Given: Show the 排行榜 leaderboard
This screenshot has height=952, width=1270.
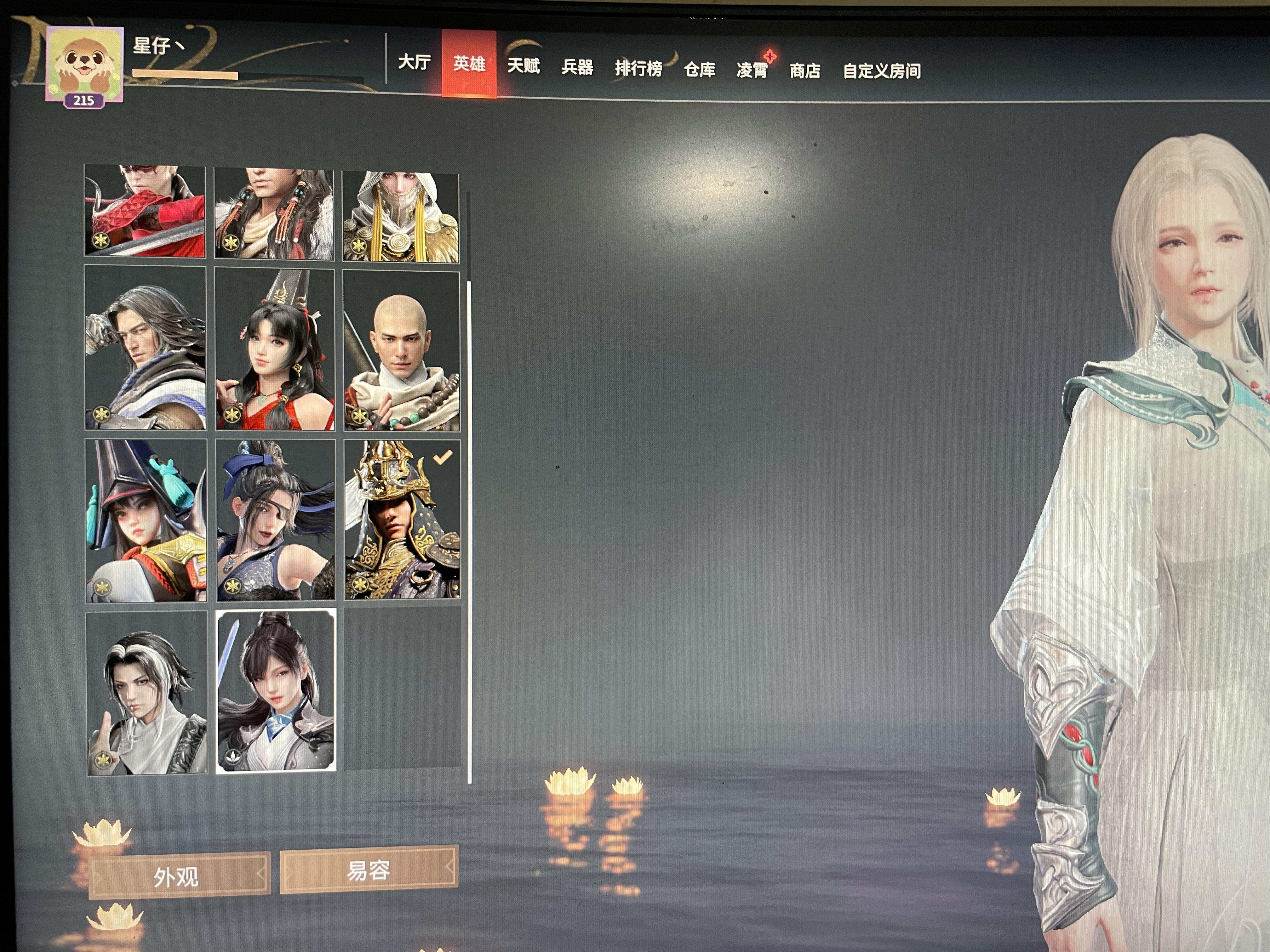Looking at the screenshot, I should click(638, 69).
